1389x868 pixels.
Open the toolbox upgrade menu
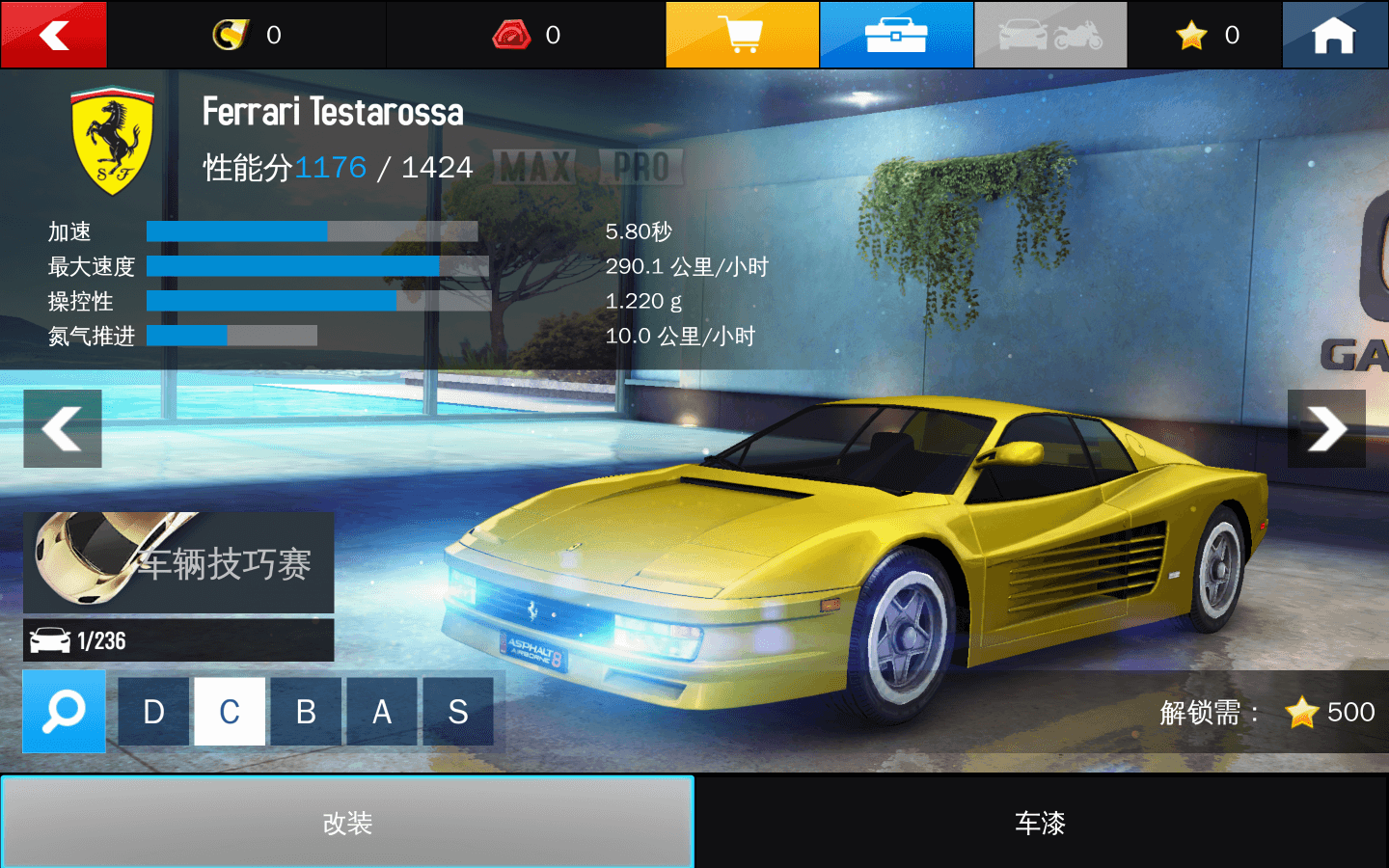tap(896, 35)
